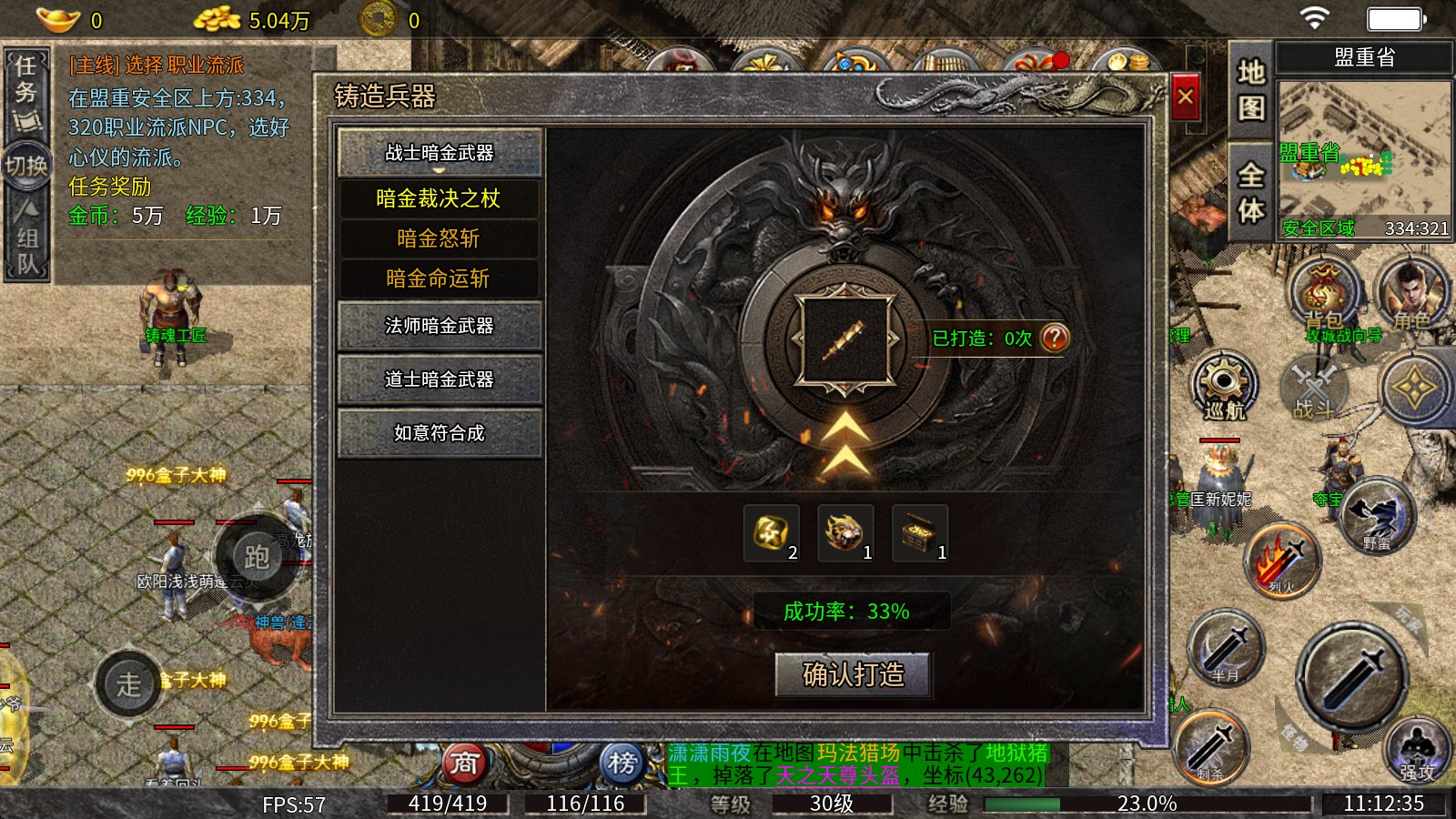The height and width of the screenshot is (819, 1456).
Task: Use the 半月 half-moon sword skill
Action: pyautogui.click(x=1225, y=648)
